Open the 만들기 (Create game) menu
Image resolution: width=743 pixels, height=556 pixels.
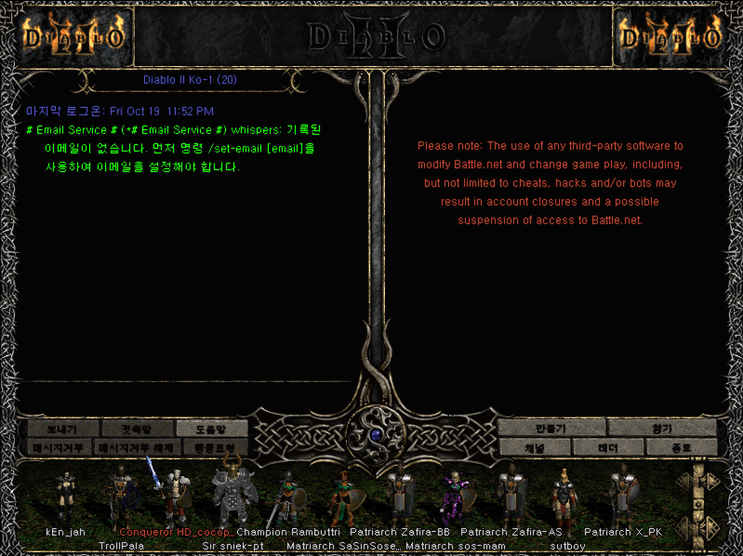point(553,429)
